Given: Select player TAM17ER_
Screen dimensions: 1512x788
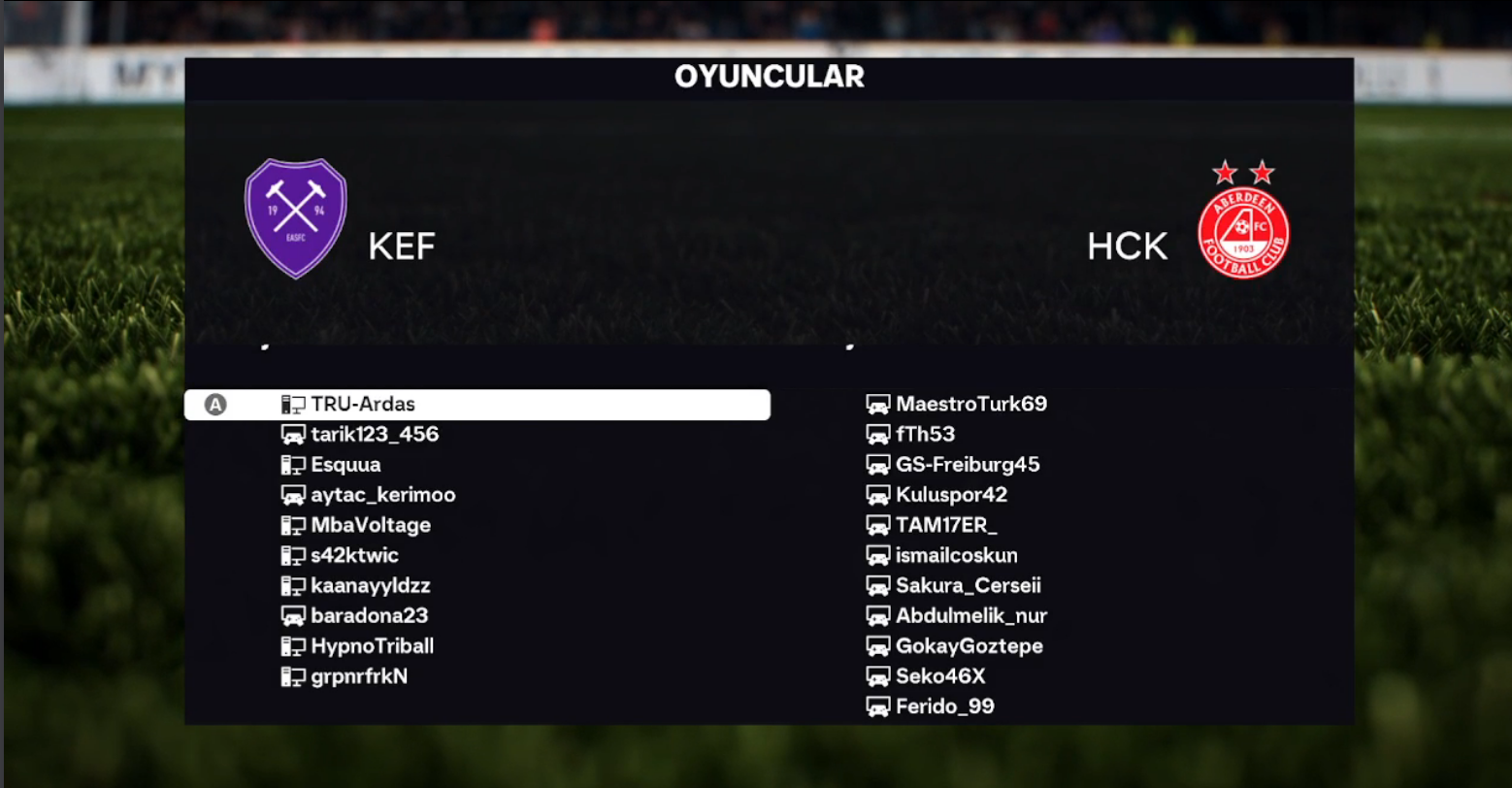Looking at the screenshot, I should [x=946, y=525].
